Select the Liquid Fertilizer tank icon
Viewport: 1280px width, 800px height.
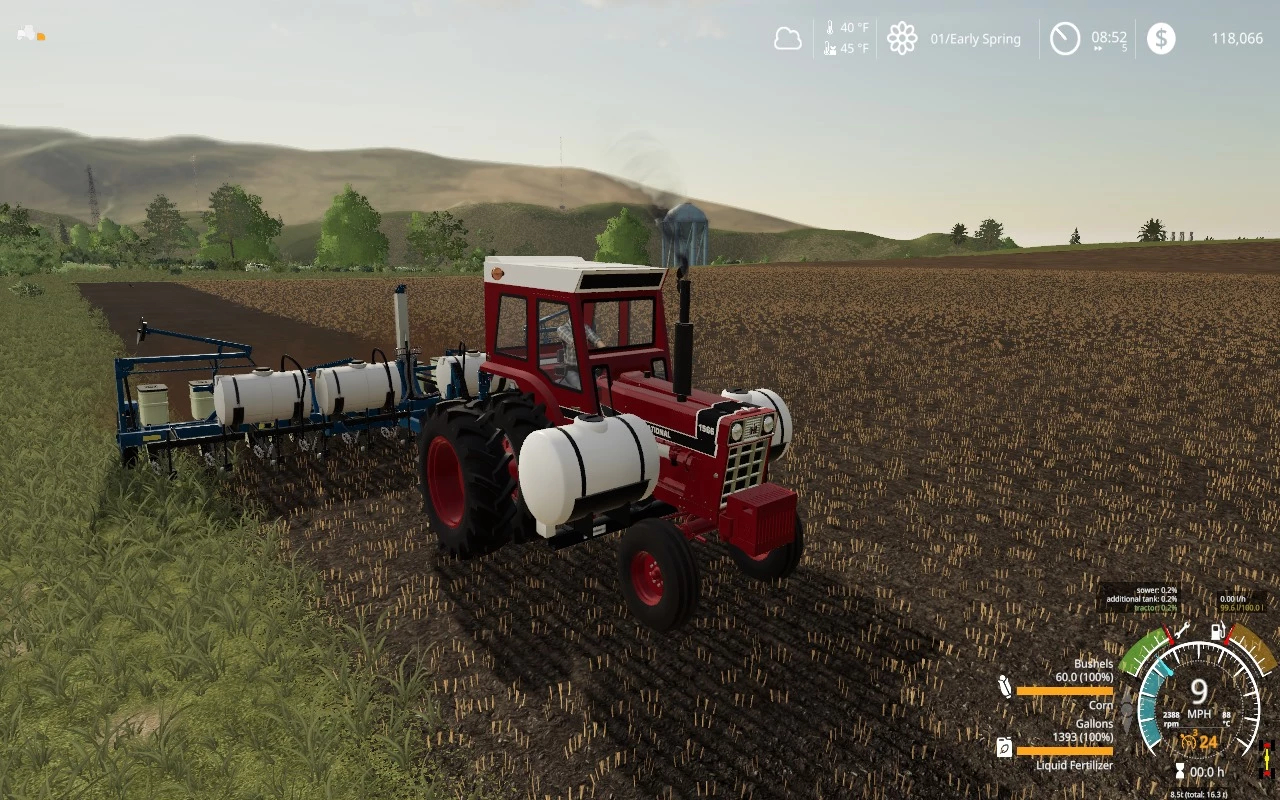[x=1004, y=747]
